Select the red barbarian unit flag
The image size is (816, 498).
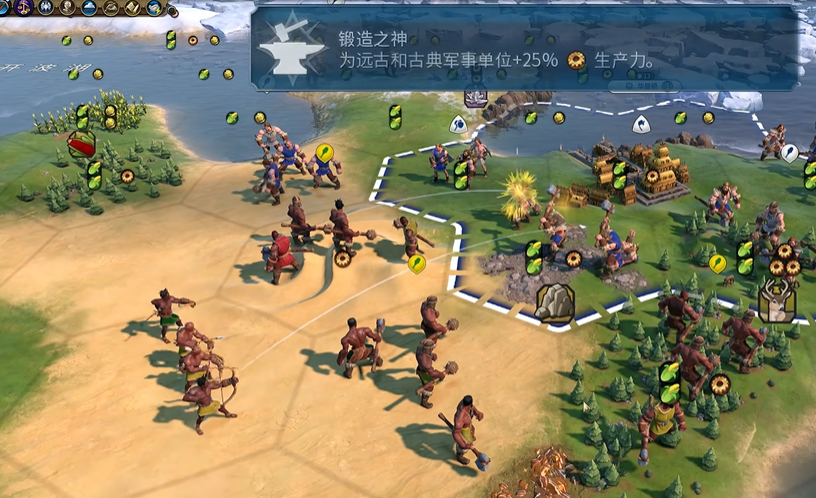point(81,144)
